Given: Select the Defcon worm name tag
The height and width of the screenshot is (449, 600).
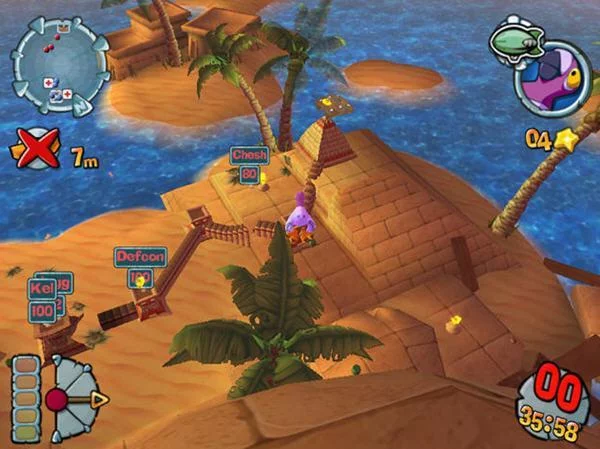Looking at the screenshot, I should click(140, 256).
